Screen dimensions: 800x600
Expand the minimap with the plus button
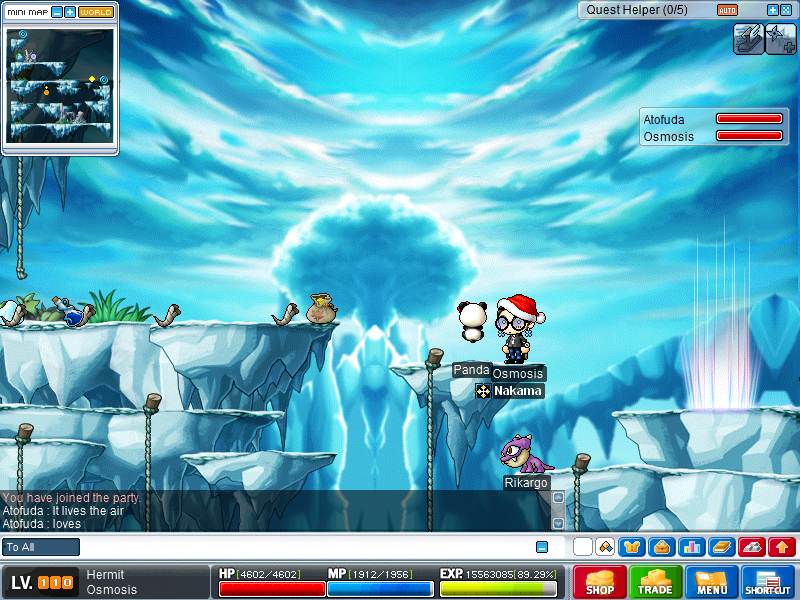[x=69, y=12]
